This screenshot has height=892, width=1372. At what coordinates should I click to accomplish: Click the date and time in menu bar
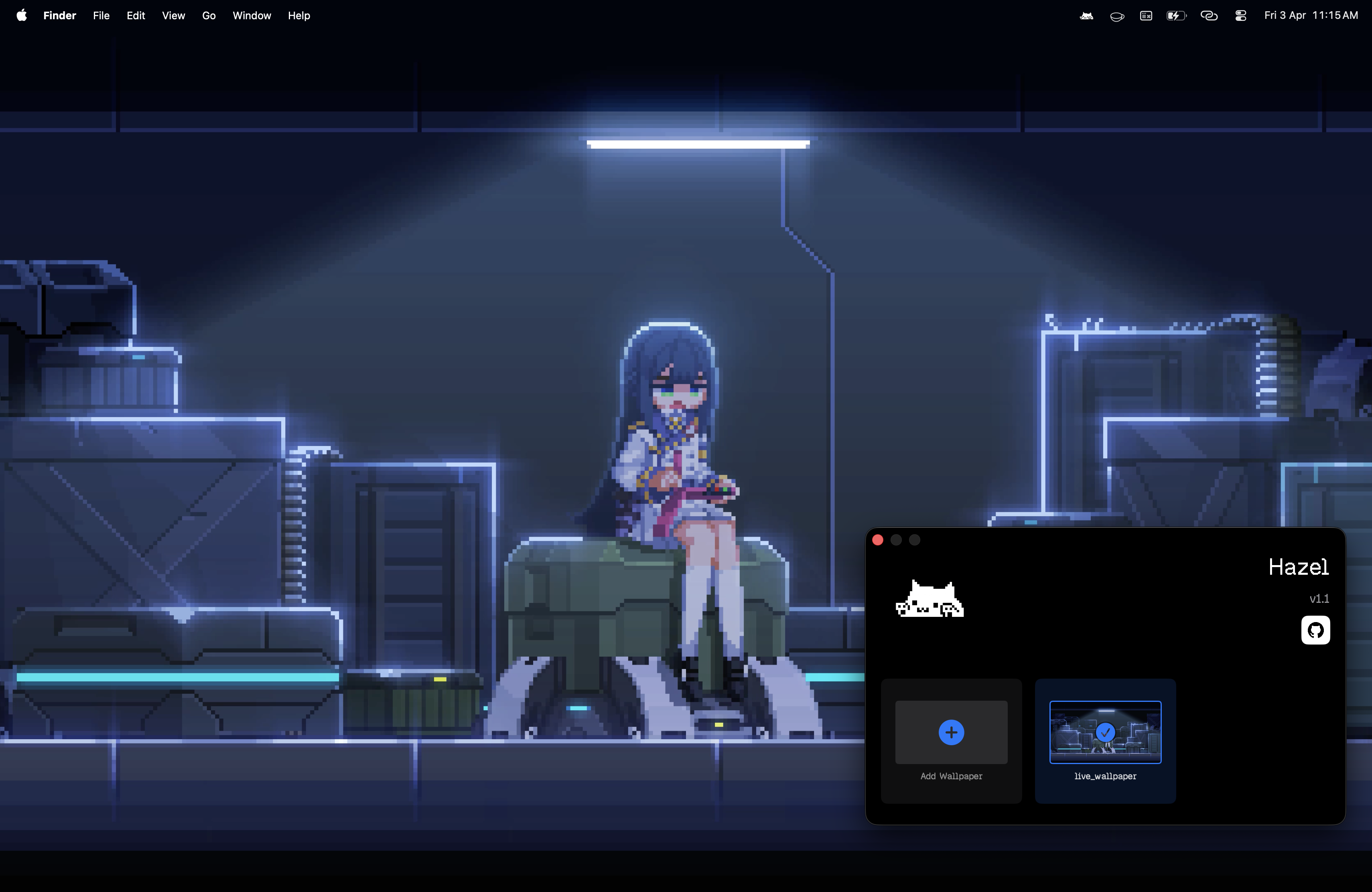pyautogui.click(x=1311, y=16)
